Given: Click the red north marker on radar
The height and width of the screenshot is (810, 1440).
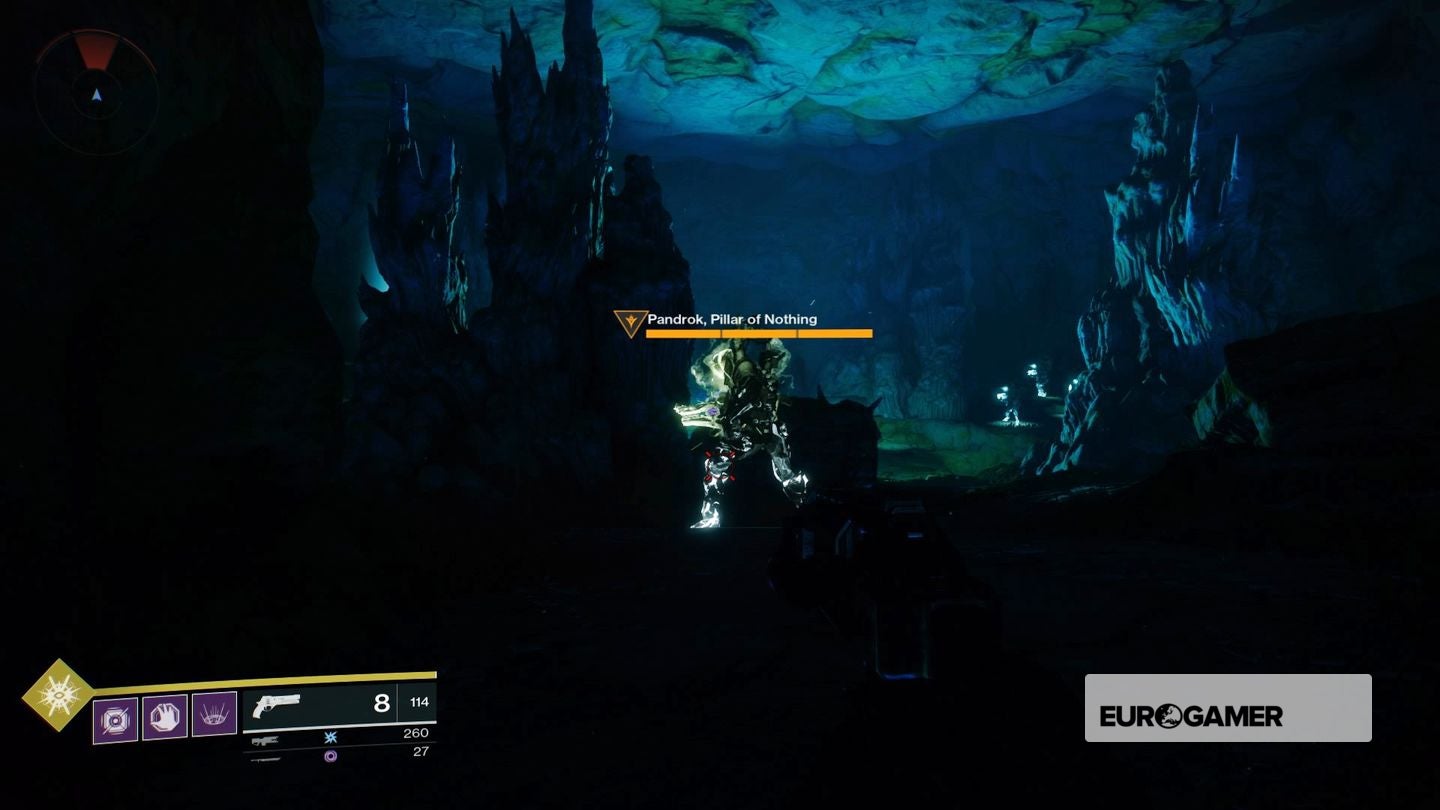Looking at the screenshot, I should 95,50.
